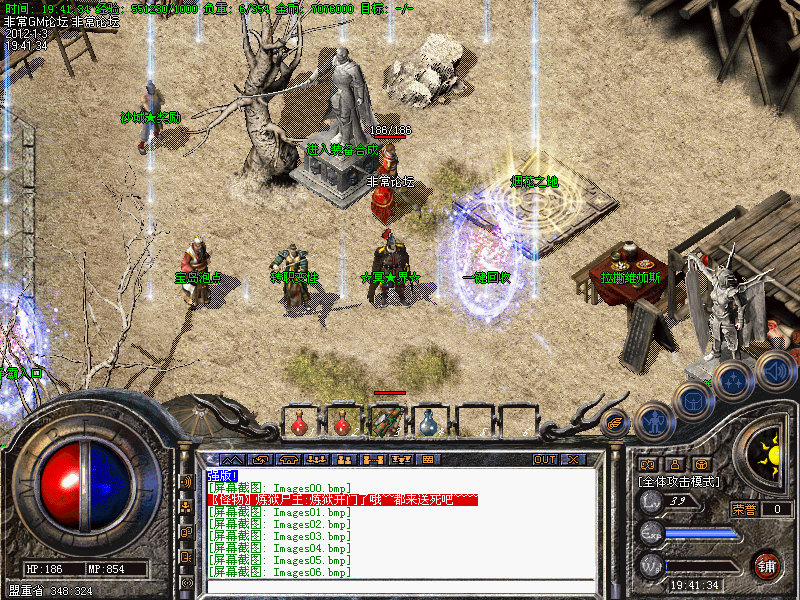Open the open-book icon above attack mode text
This screenshot has width=800, height=600.
[647, 464]
